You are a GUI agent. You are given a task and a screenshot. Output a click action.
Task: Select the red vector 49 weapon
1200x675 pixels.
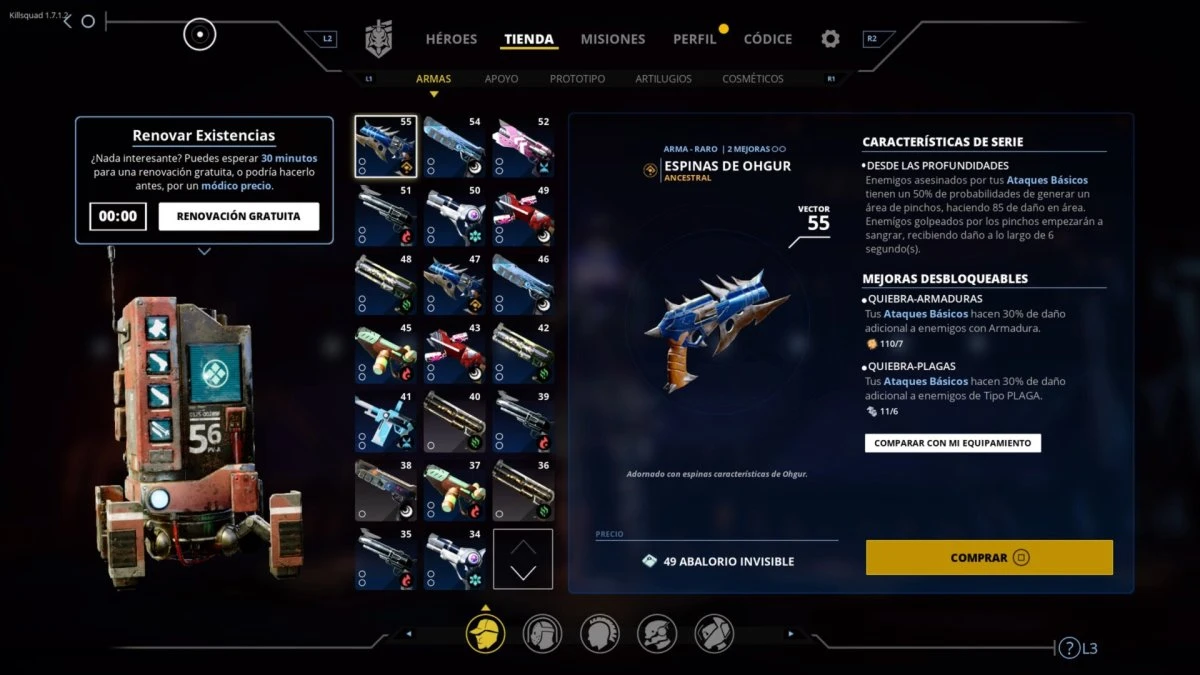pos(523,215)
